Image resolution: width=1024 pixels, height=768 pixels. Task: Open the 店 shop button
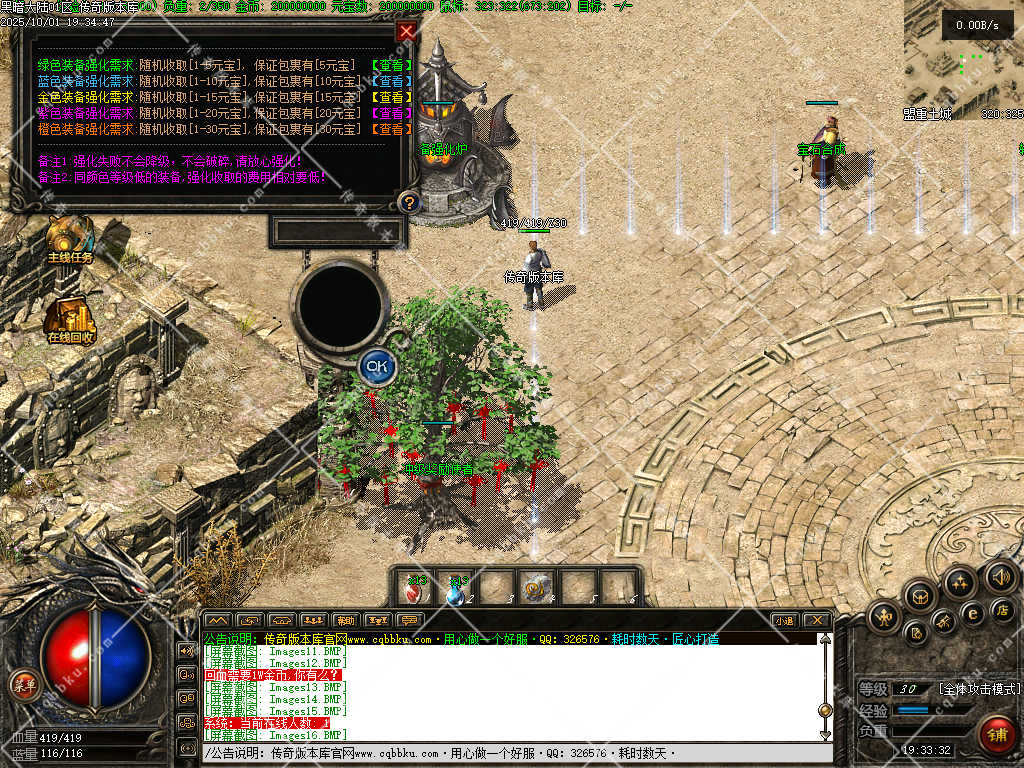tap(999, 608)
